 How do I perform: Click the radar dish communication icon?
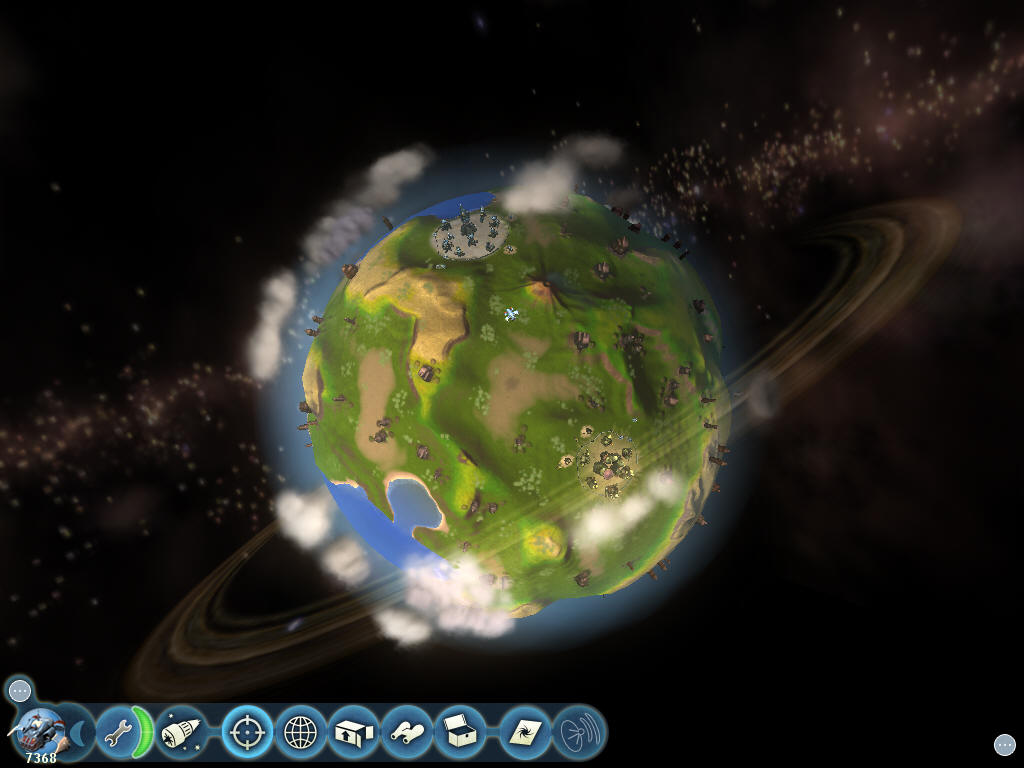click(579, 733)
